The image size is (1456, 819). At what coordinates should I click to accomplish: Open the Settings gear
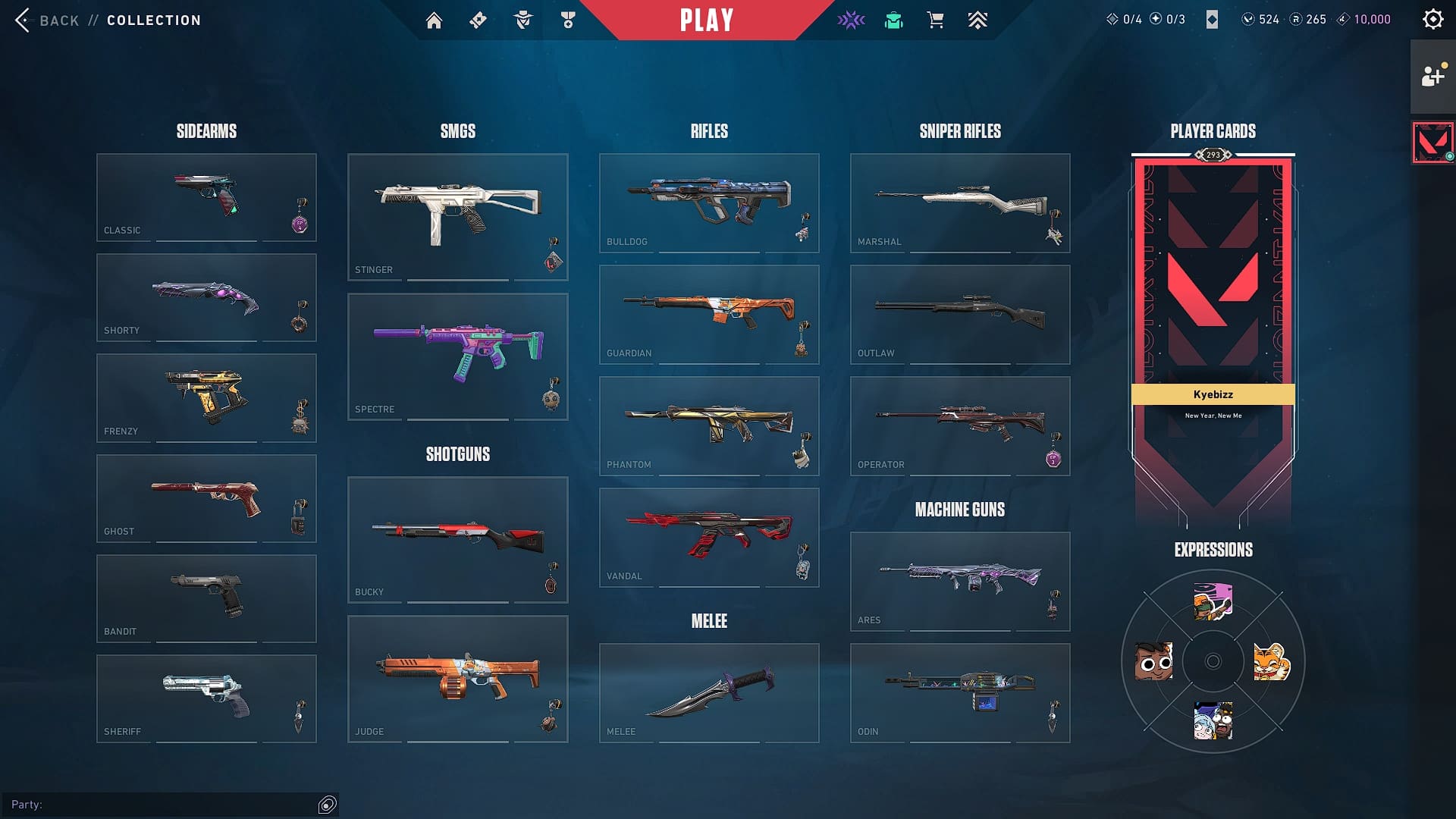coord(1432,19)
